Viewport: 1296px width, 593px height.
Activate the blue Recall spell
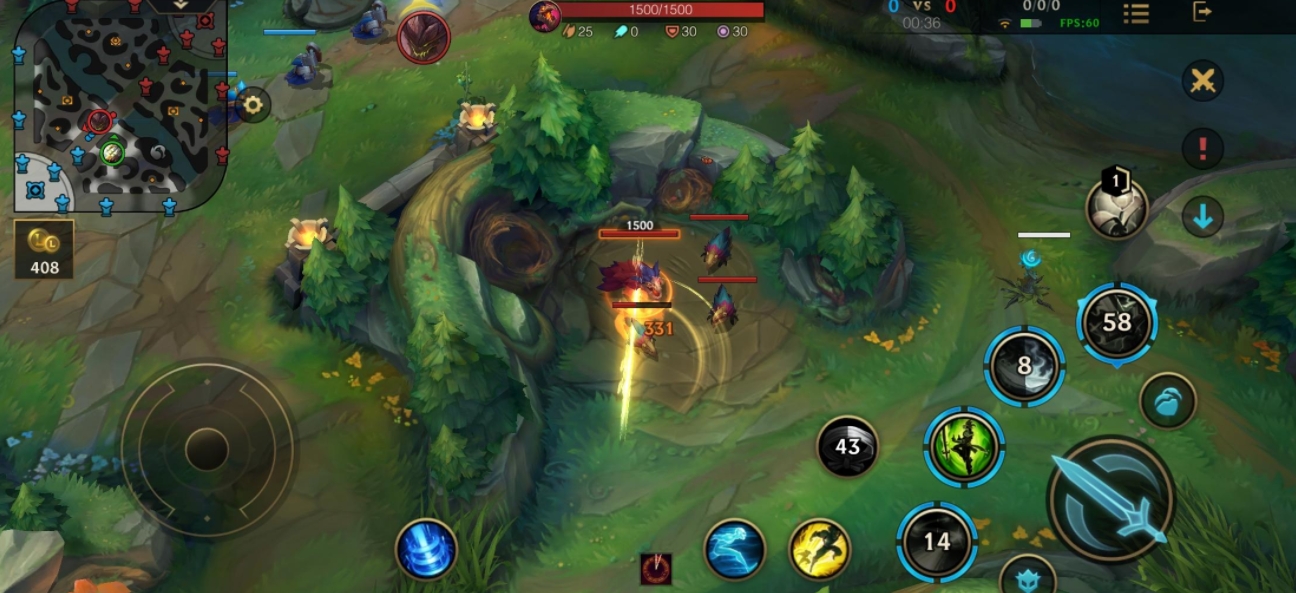(x=427, y=549)
